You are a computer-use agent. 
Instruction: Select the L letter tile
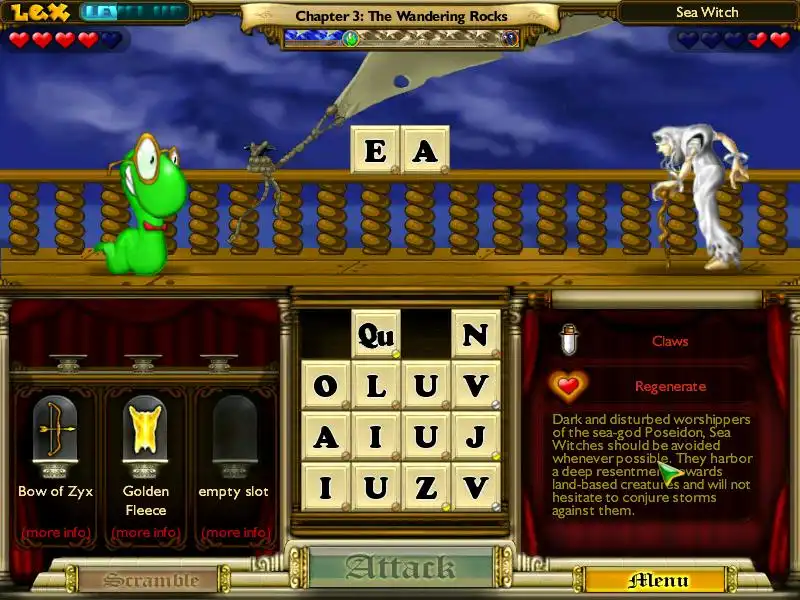pyautogui.click(x=376, y=385)
